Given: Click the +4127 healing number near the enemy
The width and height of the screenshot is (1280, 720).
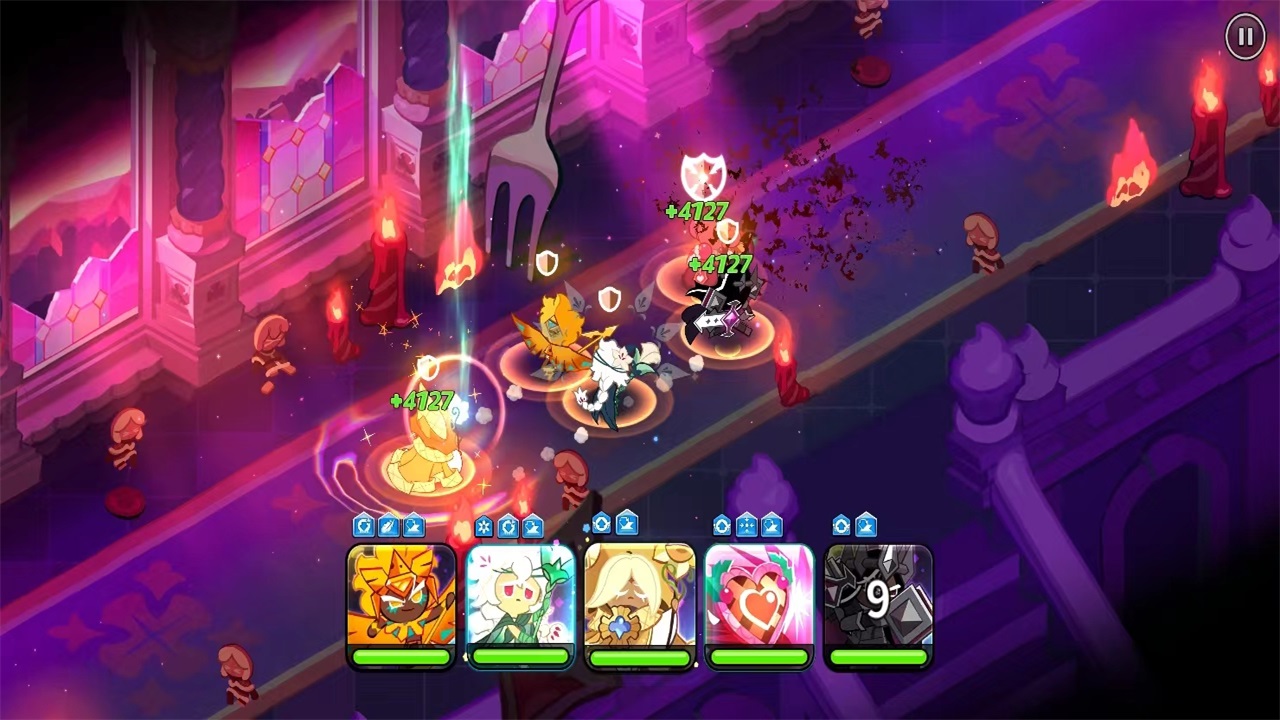Looking at the screenshot, I should (x=697, y=211).
